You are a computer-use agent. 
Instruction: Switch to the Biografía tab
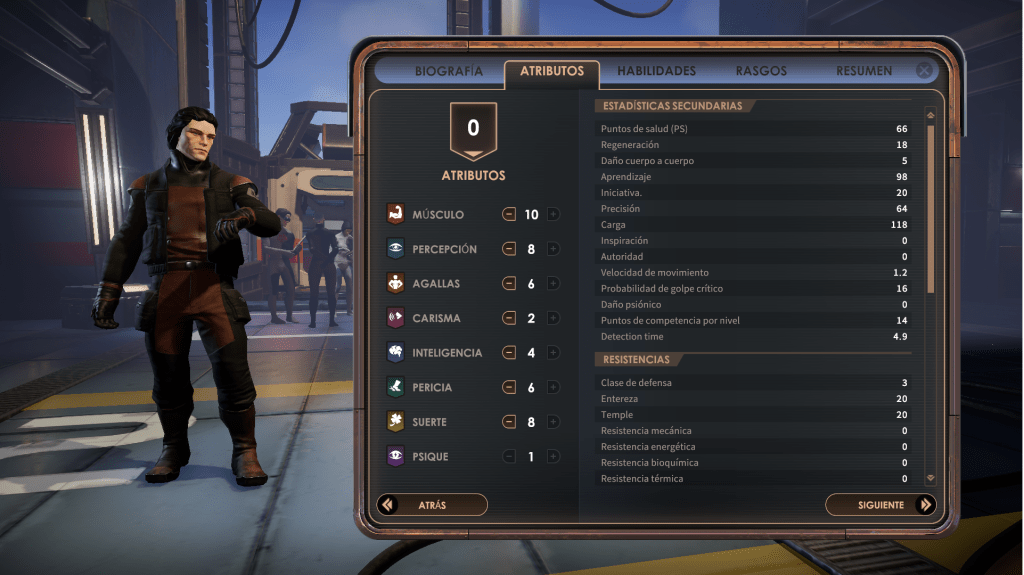(449, 72)
